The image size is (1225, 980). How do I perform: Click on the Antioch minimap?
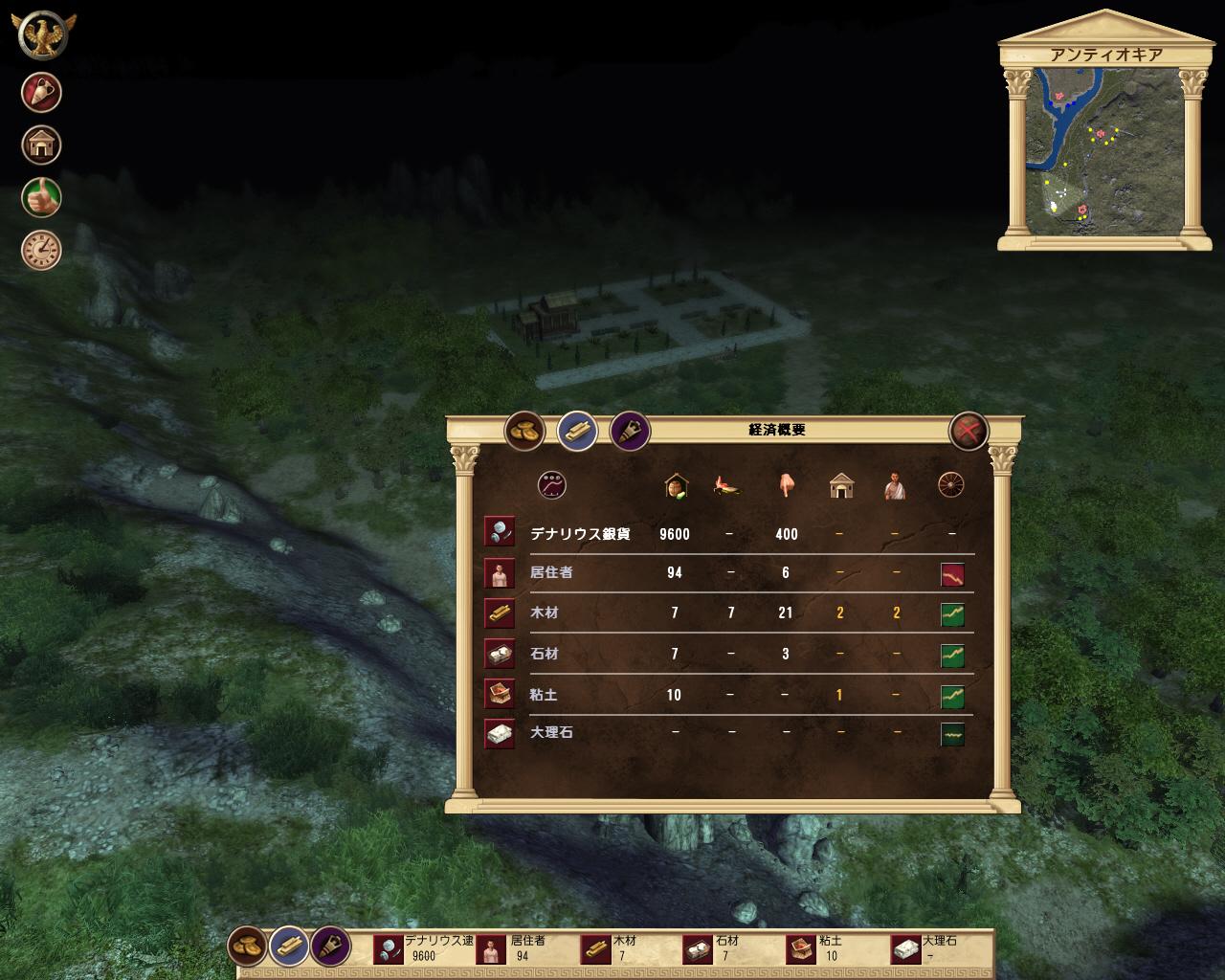[x=1104, y=151]
